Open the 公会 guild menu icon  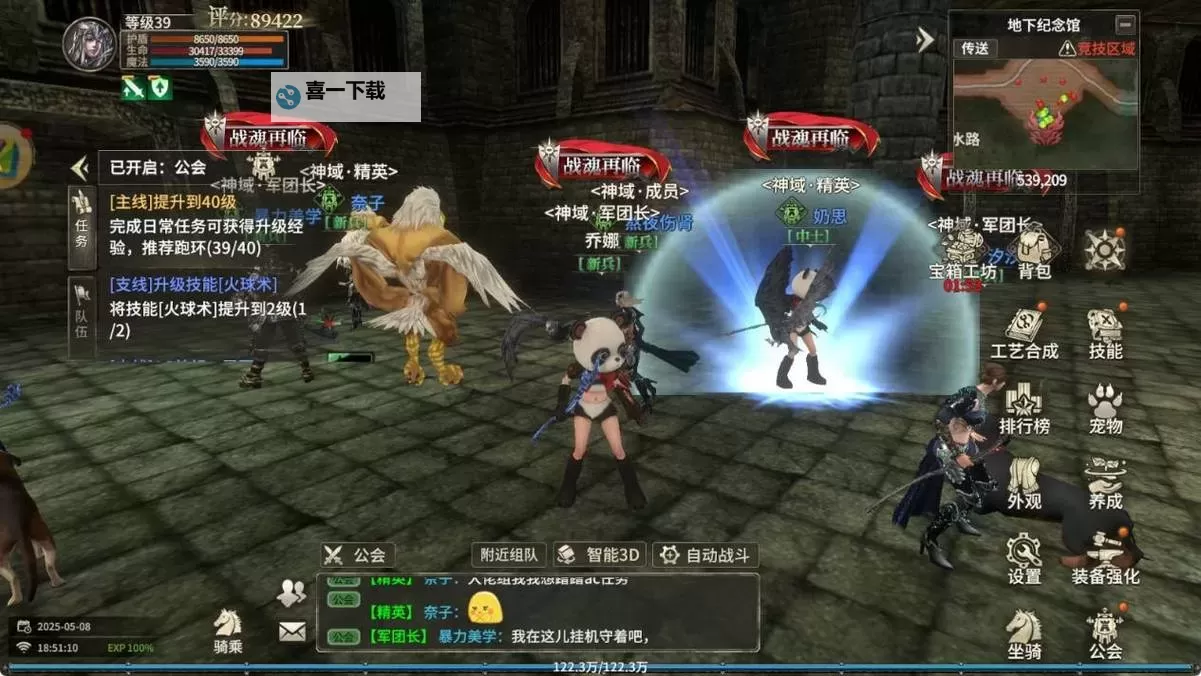[x=1105, y=633]
